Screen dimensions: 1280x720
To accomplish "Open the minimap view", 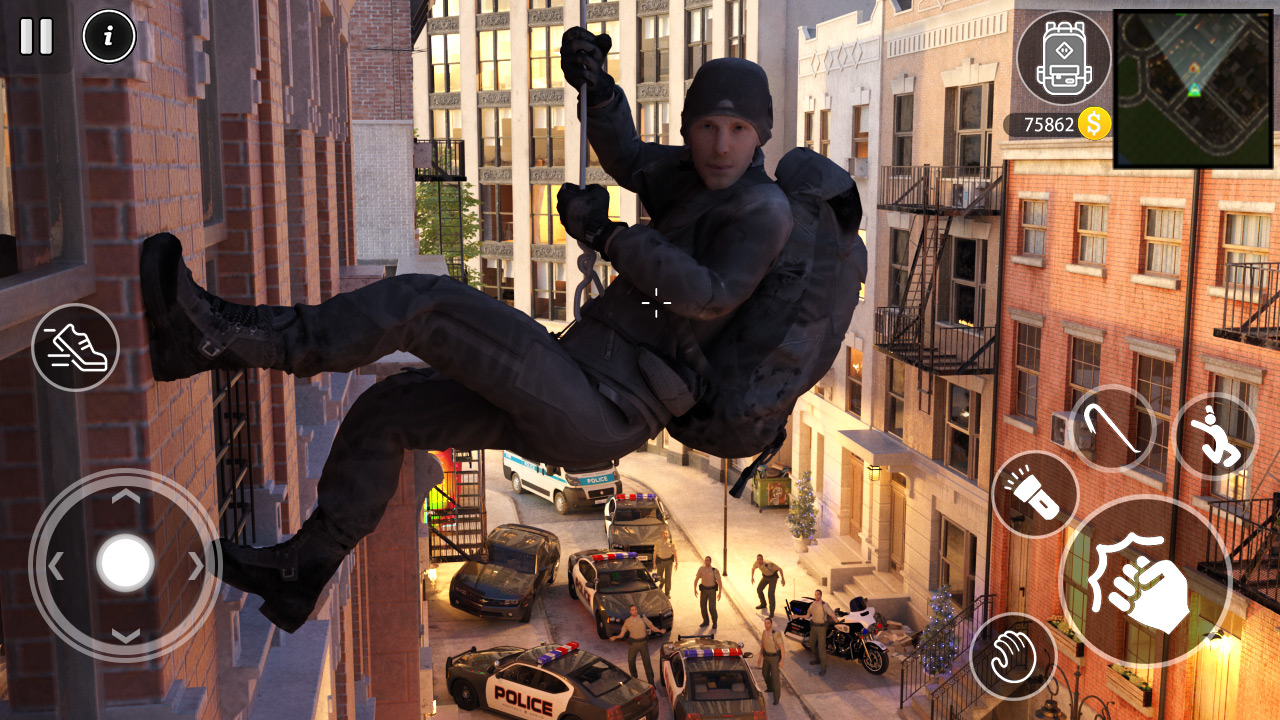I will tap(1193, 85).
